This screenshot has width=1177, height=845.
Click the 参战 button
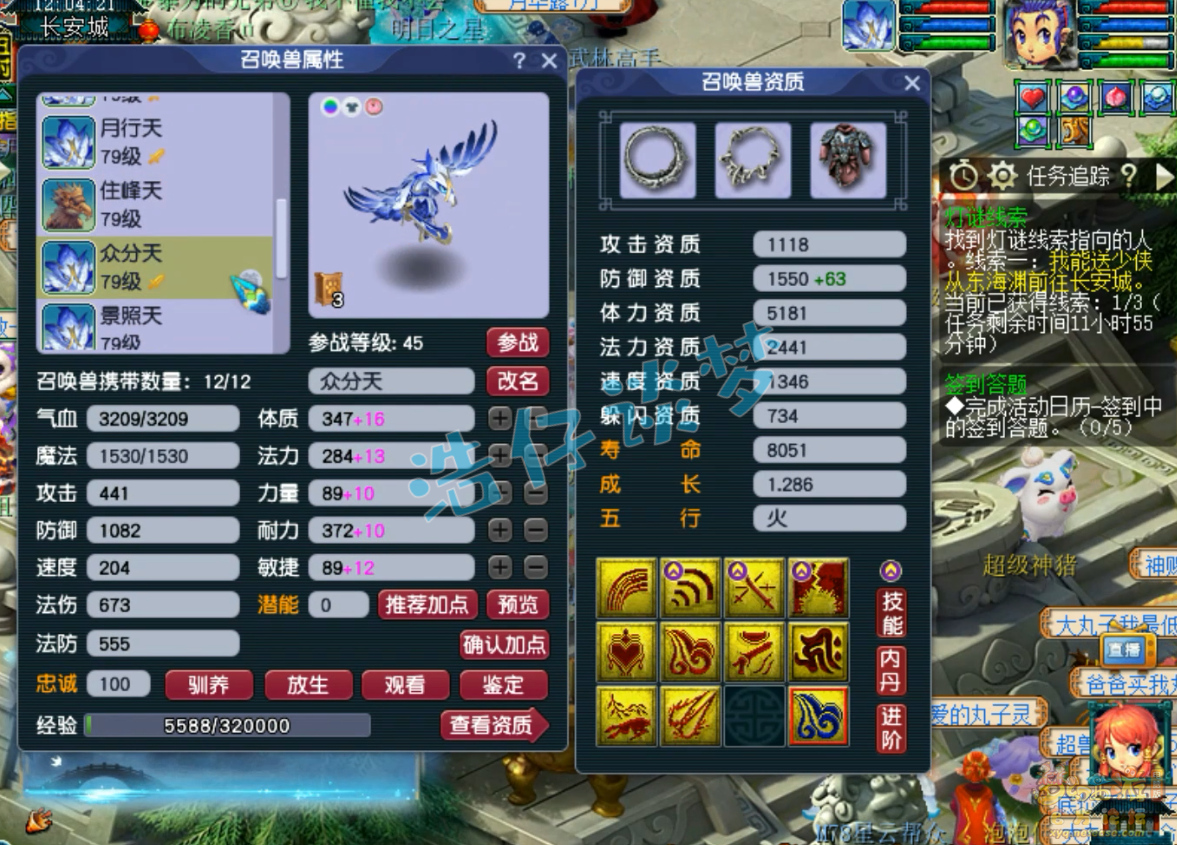[518, 343]
